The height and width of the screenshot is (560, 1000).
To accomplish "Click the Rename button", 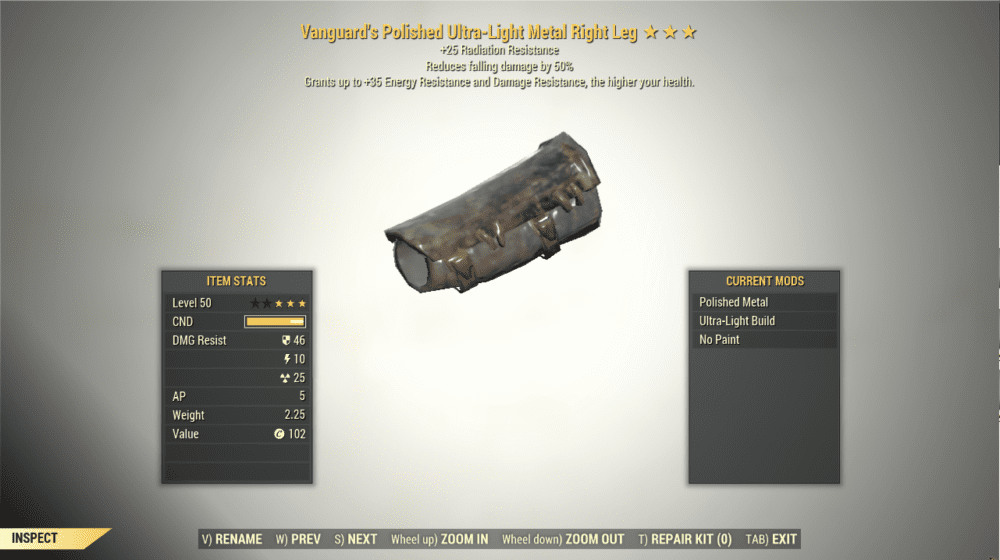I will pos(232,539).
